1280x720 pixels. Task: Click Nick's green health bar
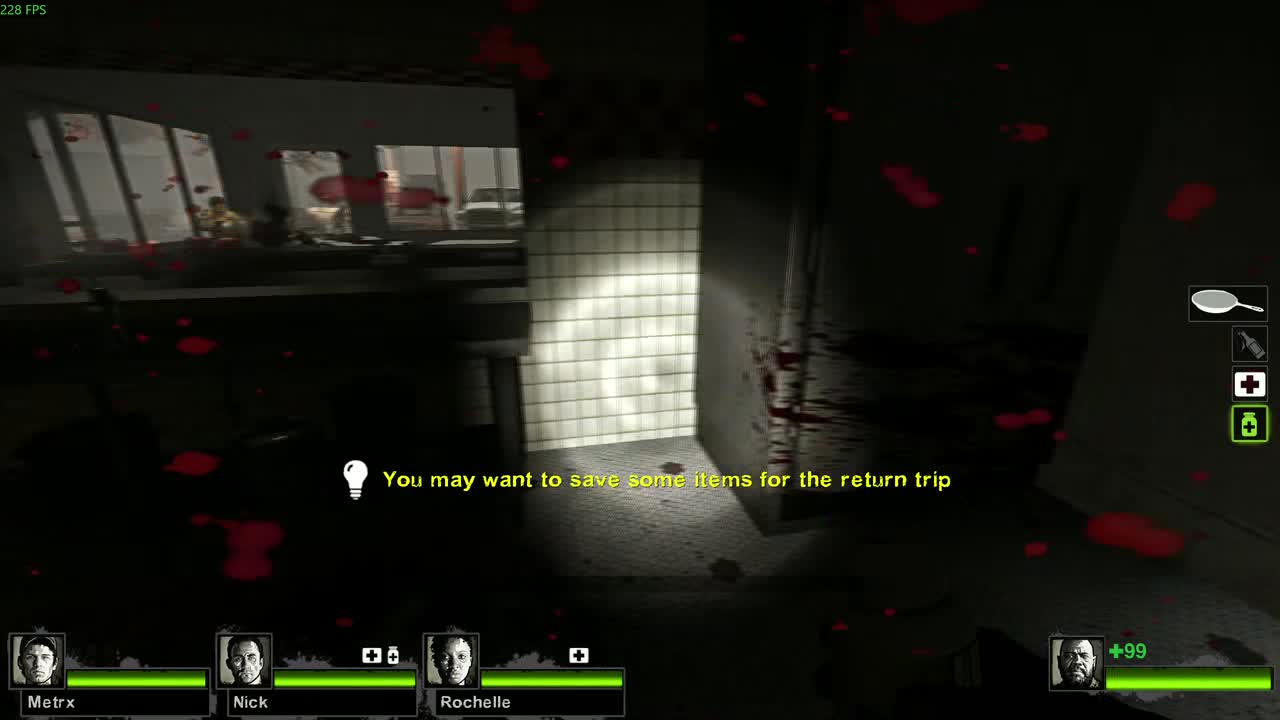click(345, 677)
